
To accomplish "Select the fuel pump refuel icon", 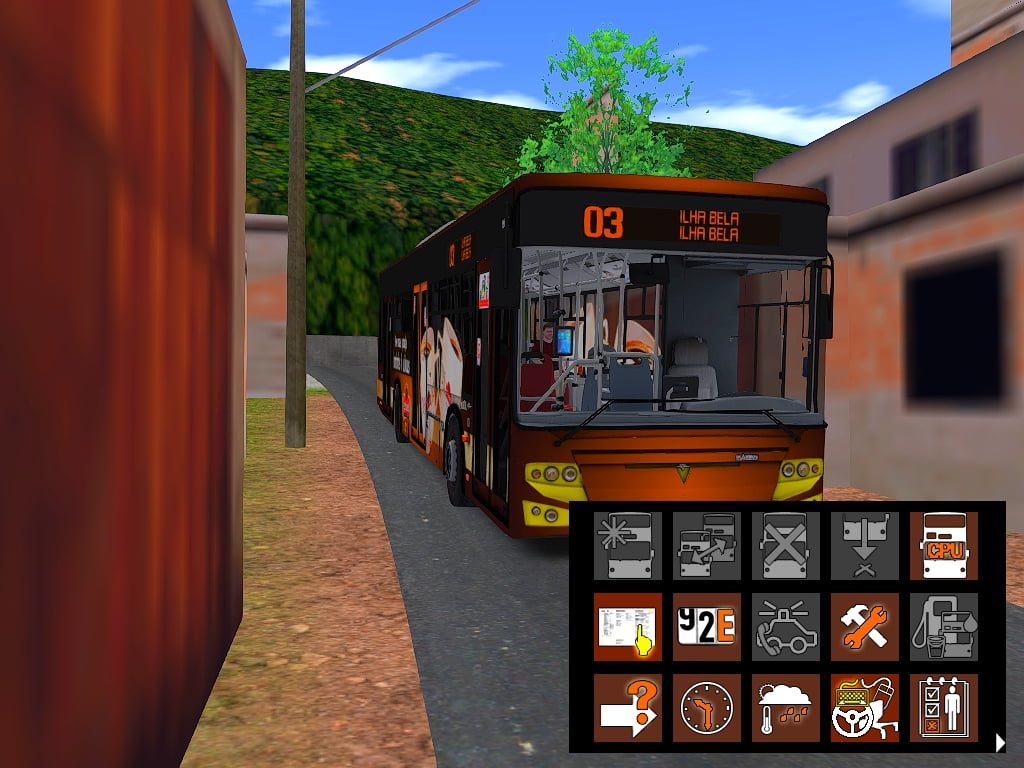I will click(943, 627).
